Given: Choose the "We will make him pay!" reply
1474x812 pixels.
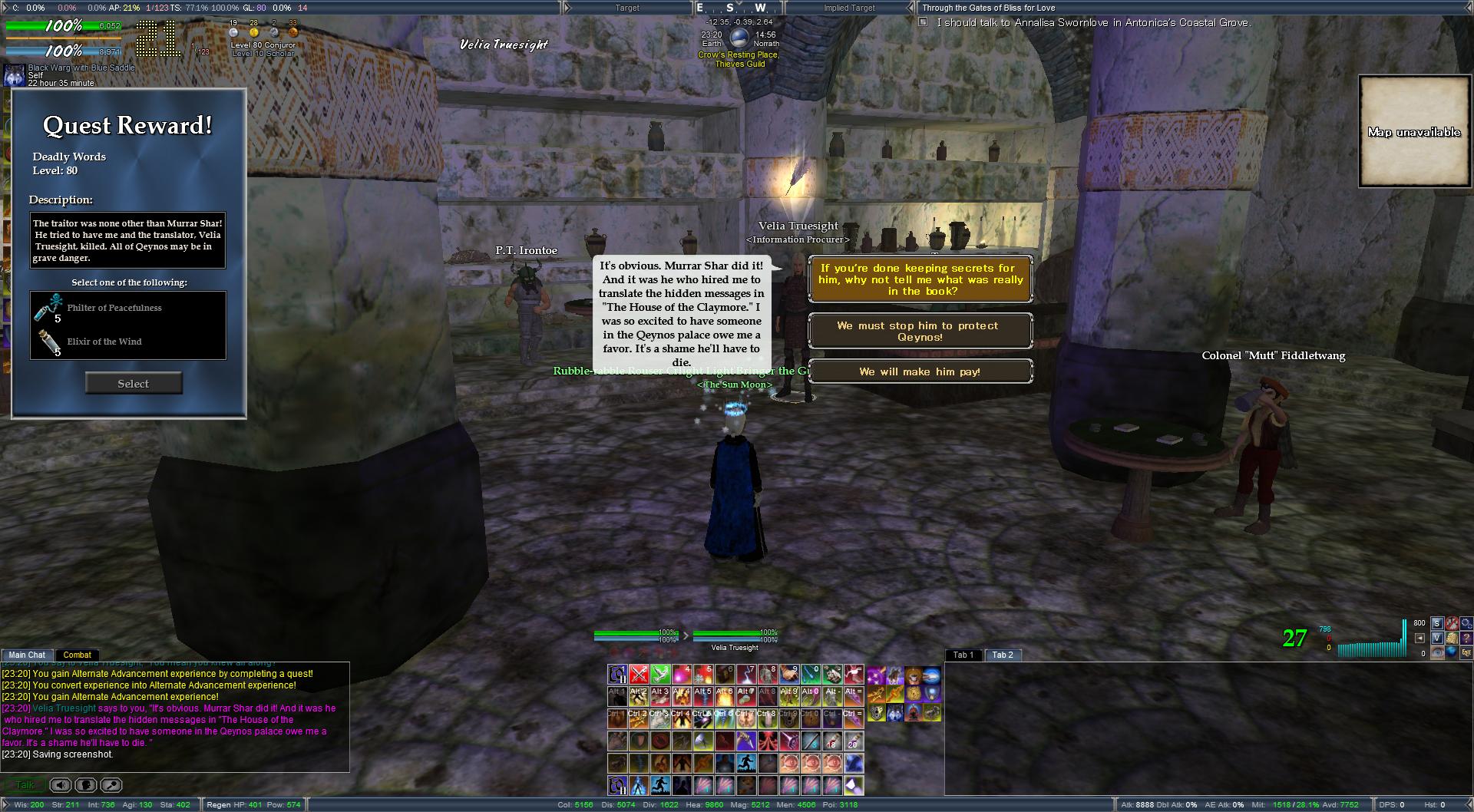Looking at the screenshot, I should 920,371.
